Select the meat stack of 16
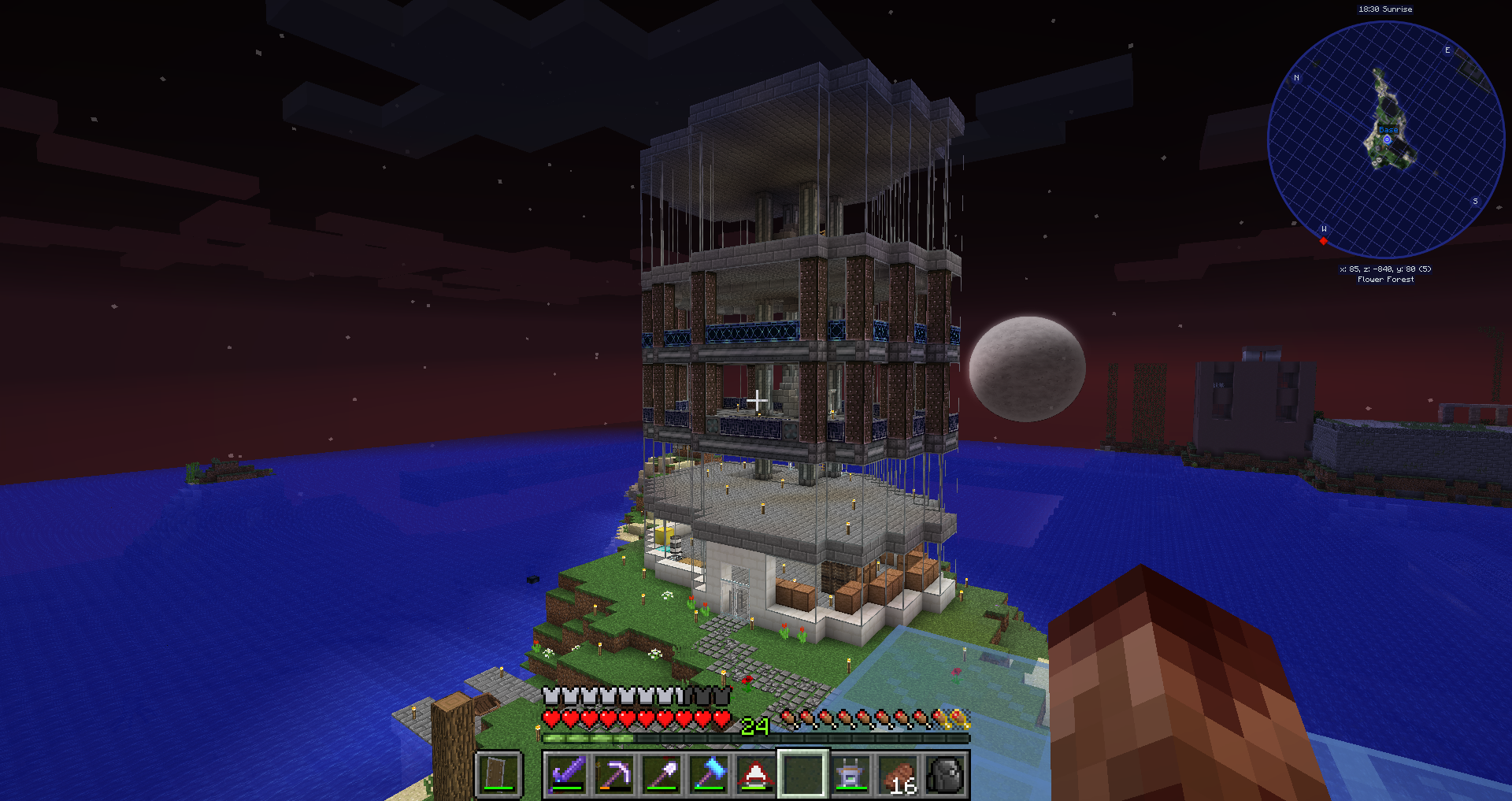This screenshot has height=801, width=1512. [x=898, y=775]
